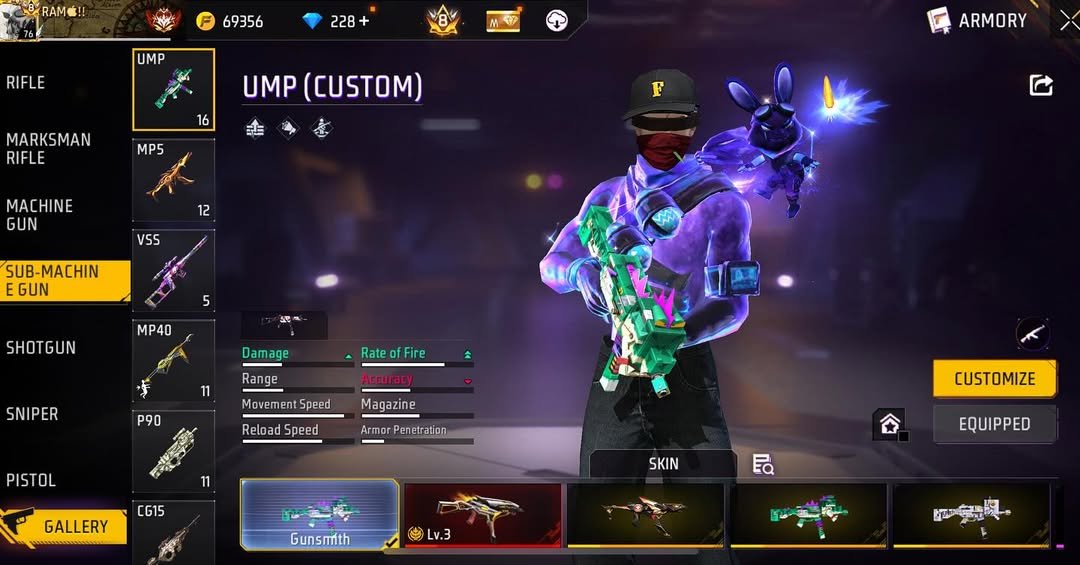Select the MP40 weapon tile
Image resolution: width=1080 pixels, height=565 pixels.
click(x=173, y=360)
